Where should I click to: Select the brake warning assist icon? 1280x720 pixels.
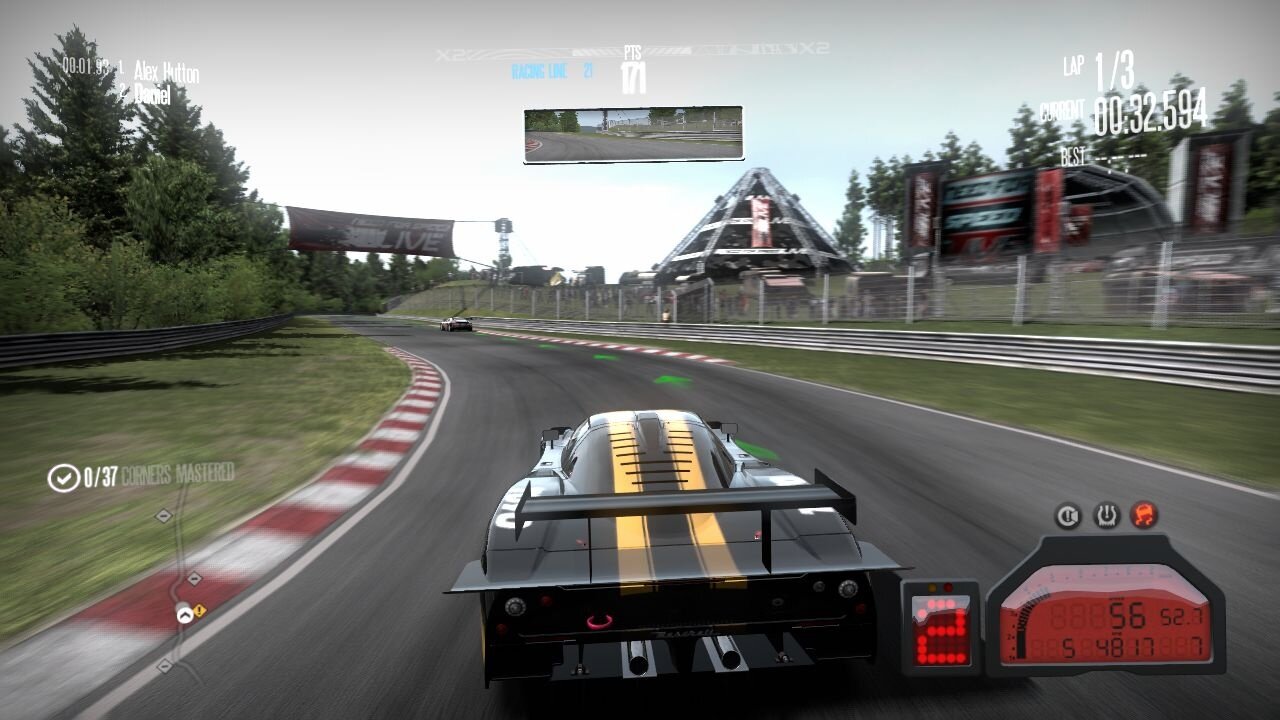[x=1068, y=516]
